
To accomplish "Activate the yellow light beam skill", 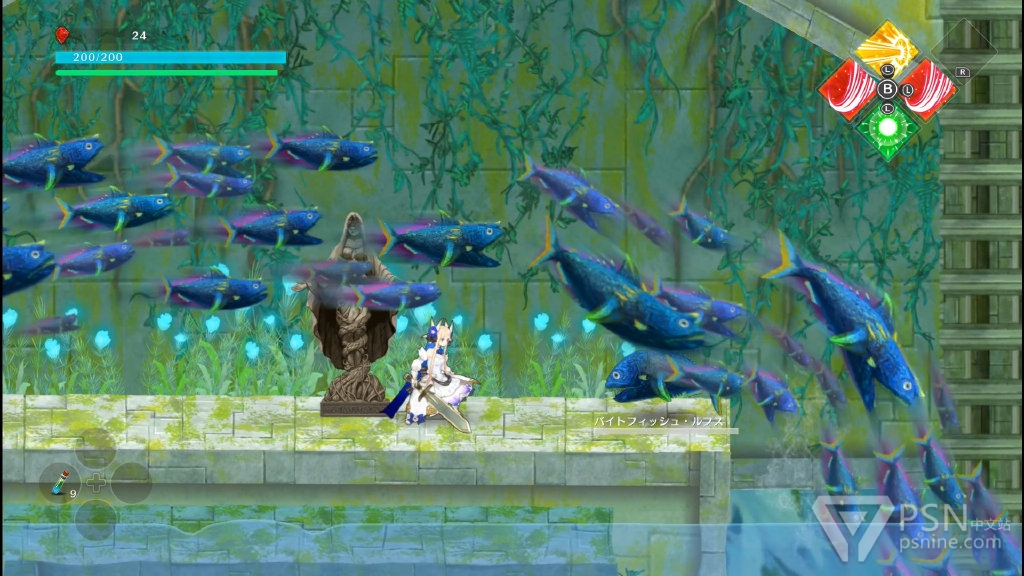I will [887, 48].
